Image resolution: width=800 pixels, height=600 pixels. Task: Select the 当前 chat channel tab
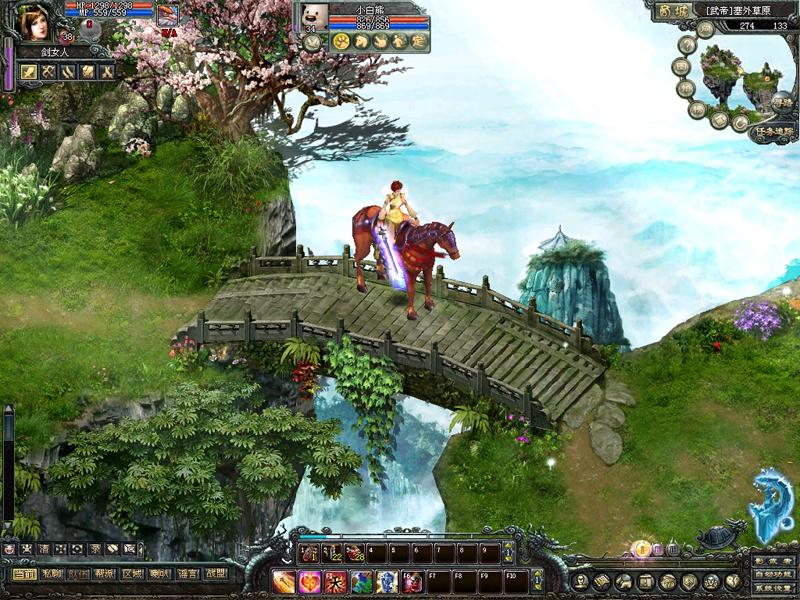24,575
